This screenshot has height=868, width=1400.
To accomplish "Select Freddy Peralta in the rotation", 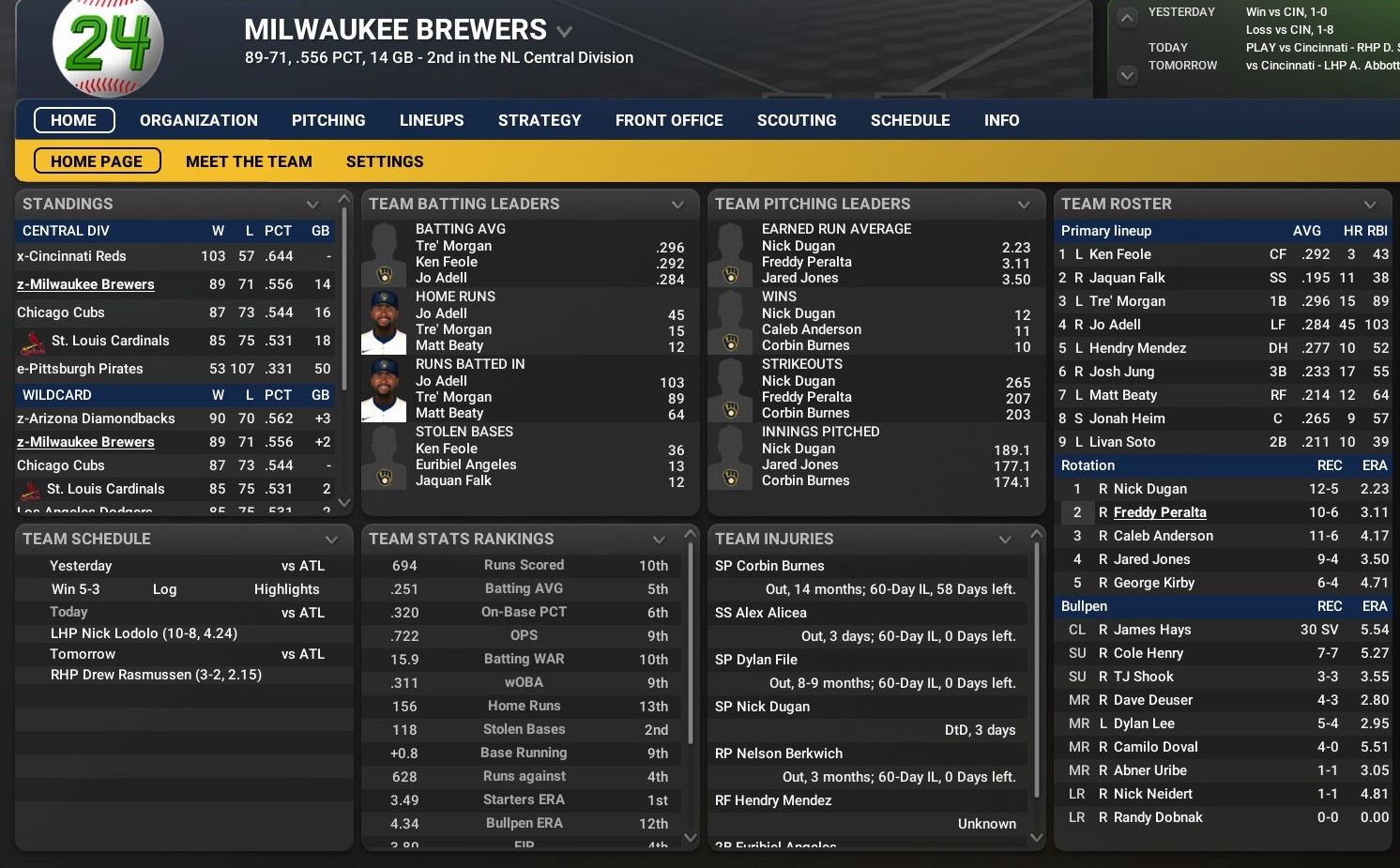I will pyautogui.click(x=1160, y=512).
